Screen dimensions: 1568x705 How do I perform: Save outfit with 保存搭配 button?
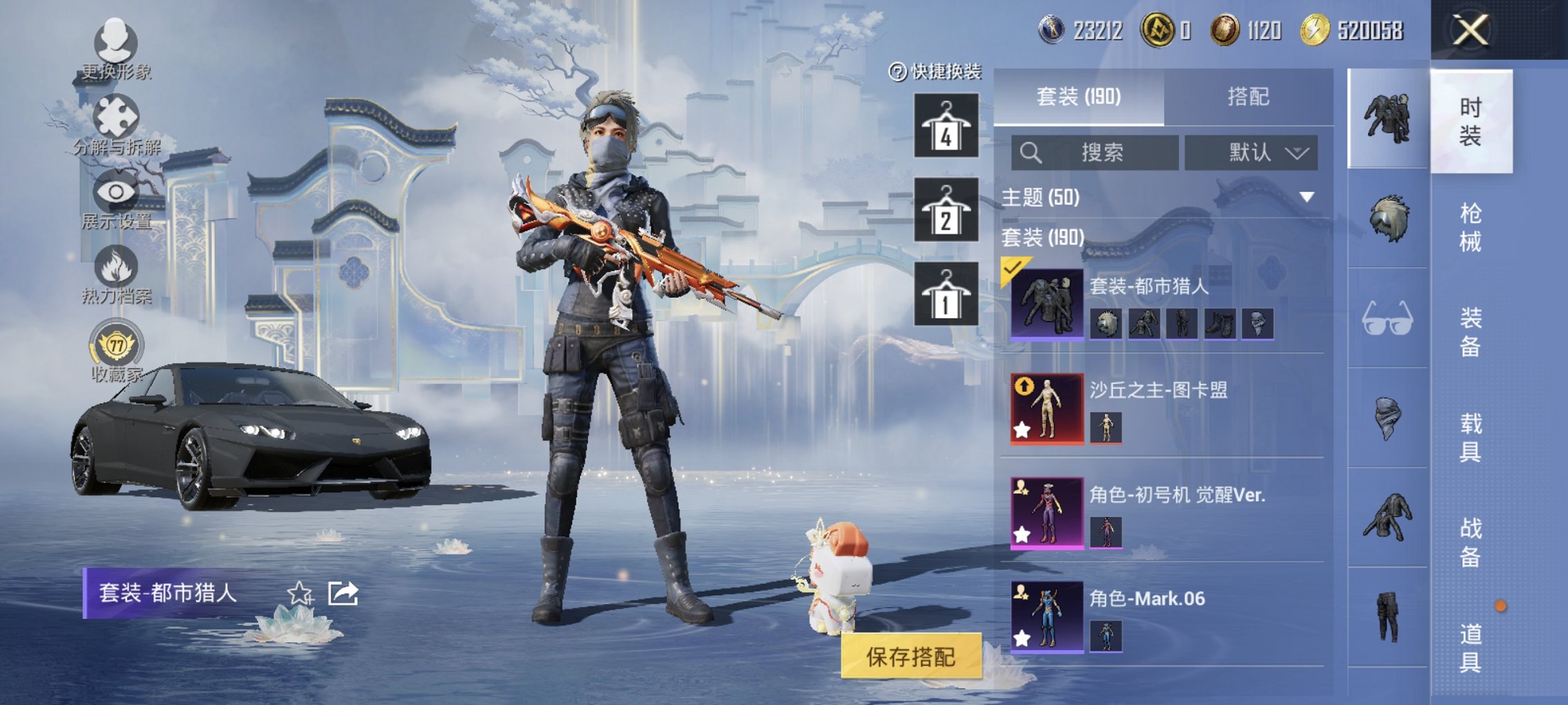click(x=910, y=656)
